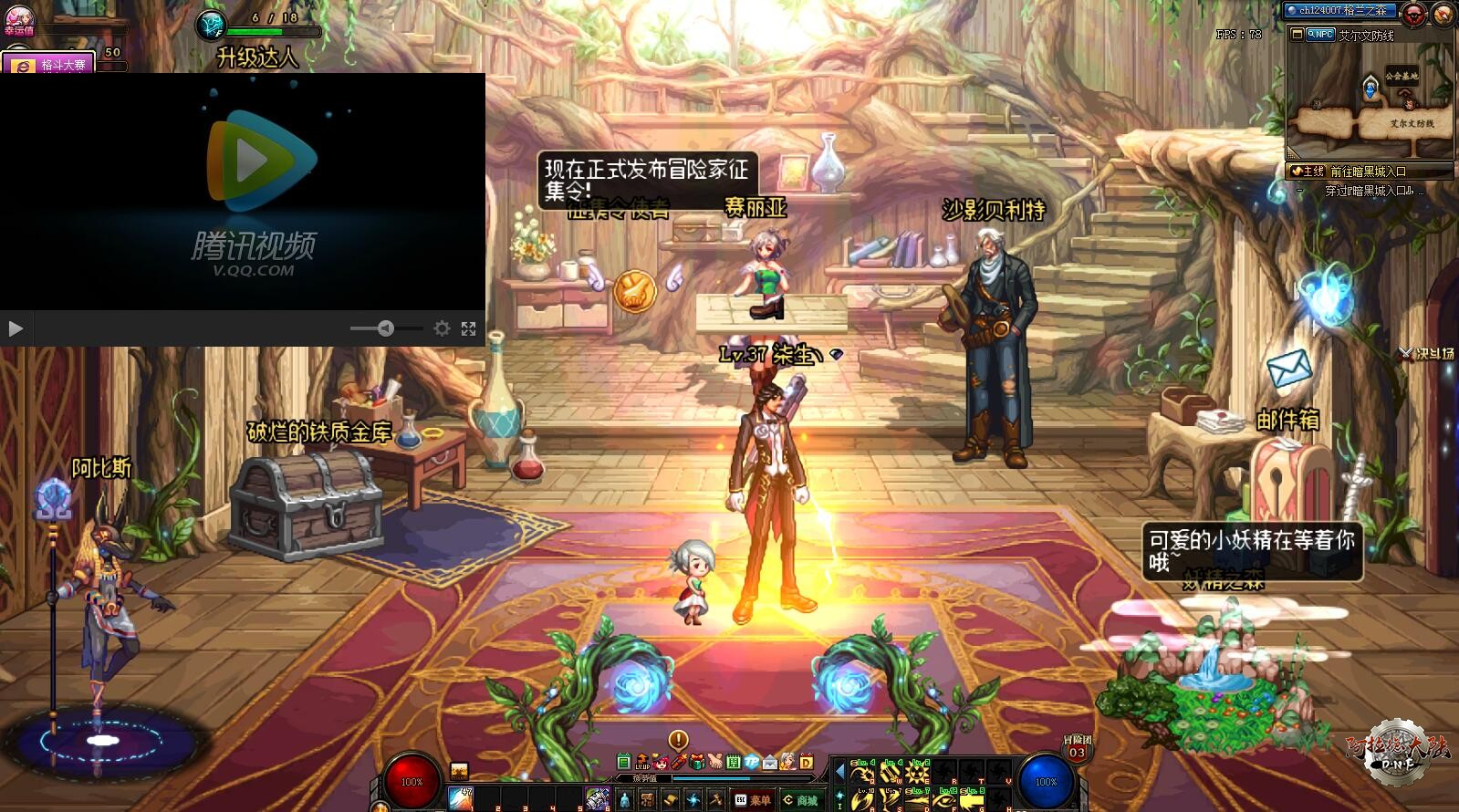Activate the eye skill on F
Screen dimensions: 1459x812
tap(943, 800)
